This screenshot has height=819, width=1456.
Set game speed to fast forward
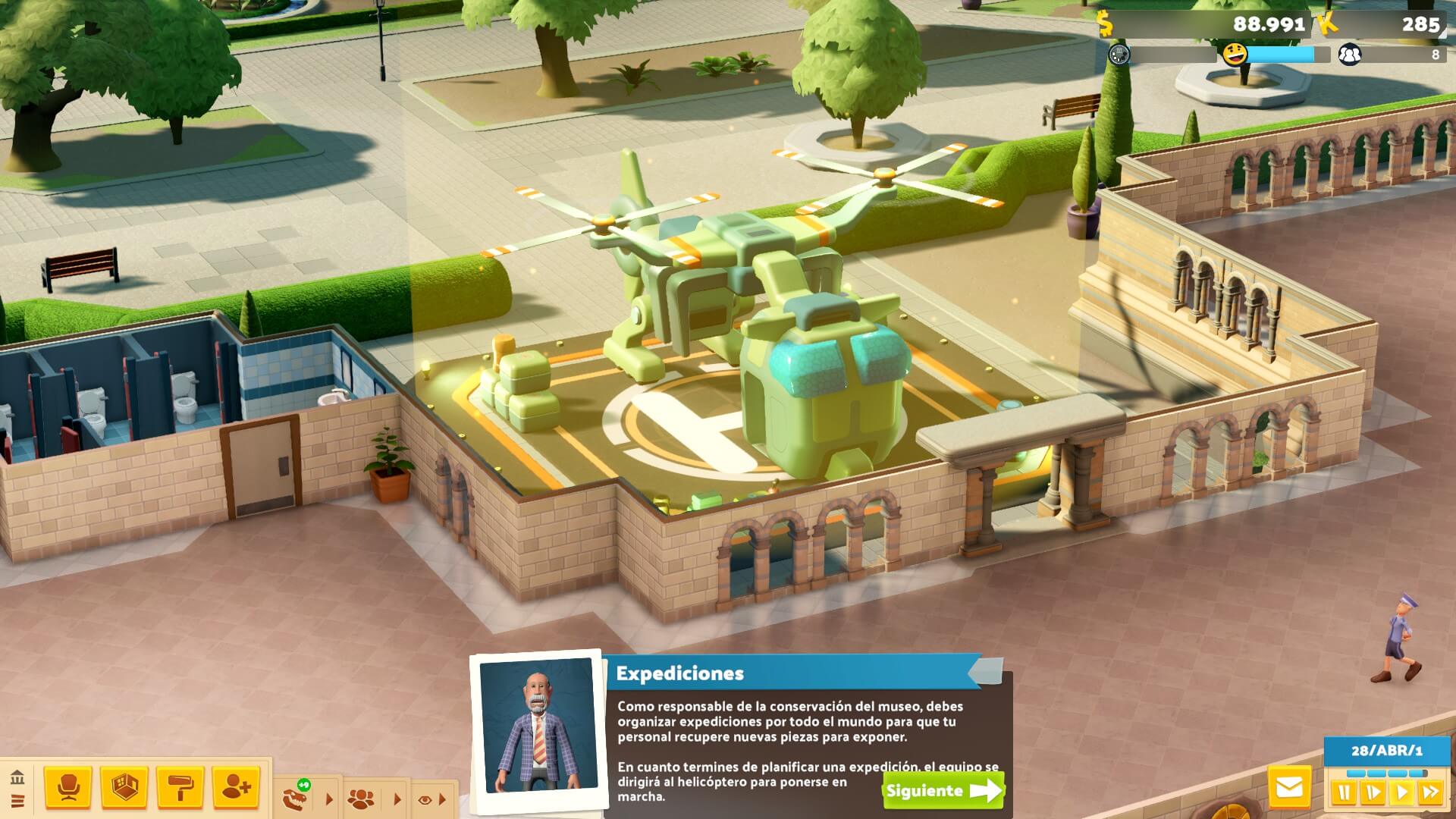[1430, 794]
